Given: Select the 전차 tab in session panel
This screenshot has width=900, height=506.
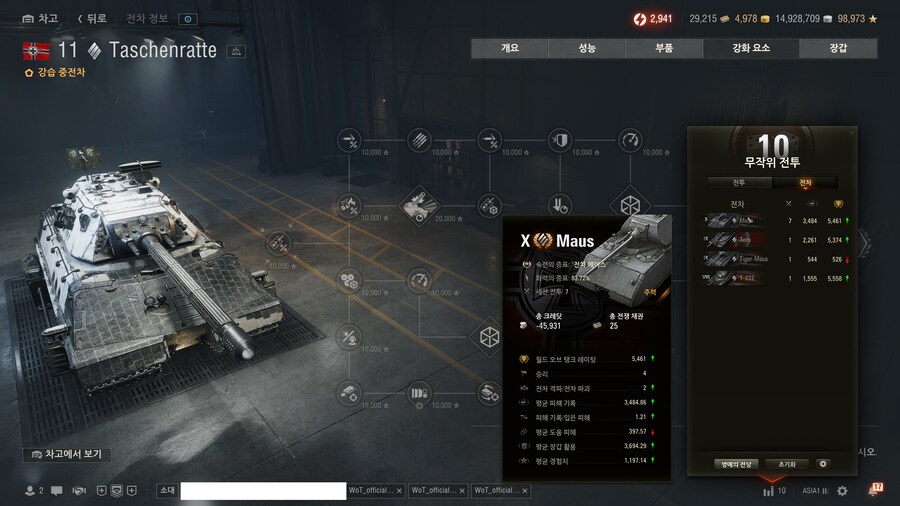Looking at the screenshot, I should pyautogui.click(x=805, y=183).
